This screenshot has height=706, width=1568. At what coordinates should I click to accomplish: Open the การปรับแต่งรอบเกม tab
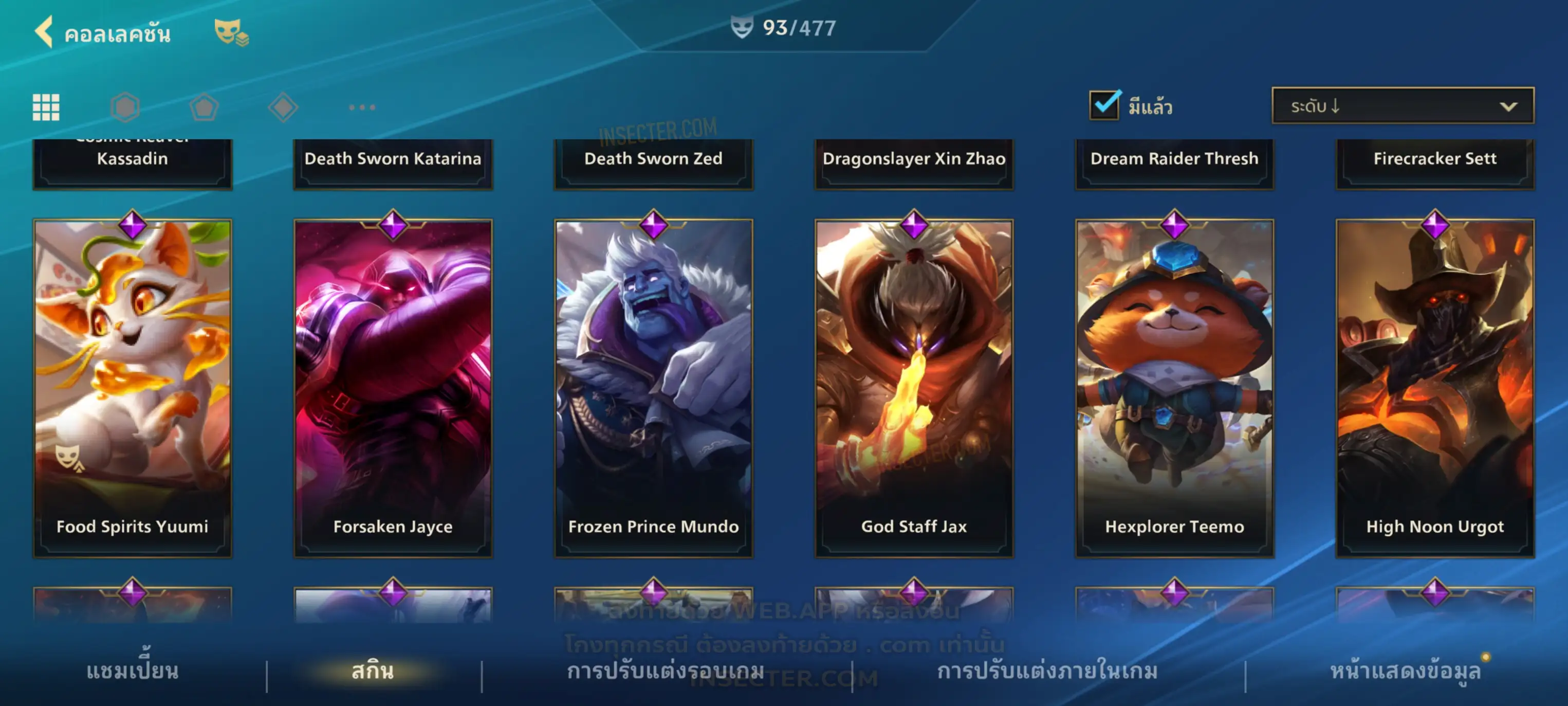pos(666,671)
